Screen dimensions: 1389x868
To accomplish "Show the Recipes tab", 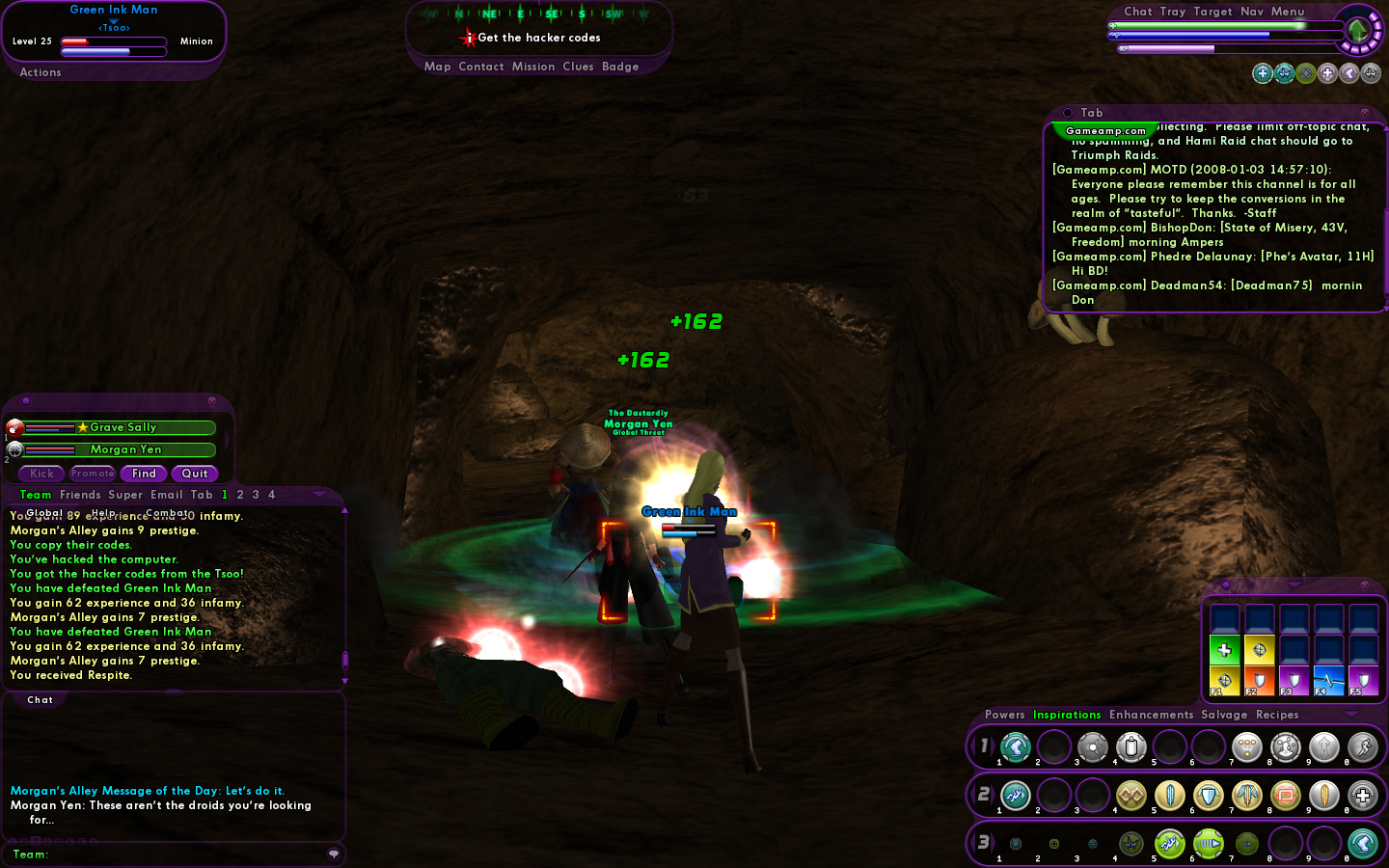I will [x=1277, y=715].
